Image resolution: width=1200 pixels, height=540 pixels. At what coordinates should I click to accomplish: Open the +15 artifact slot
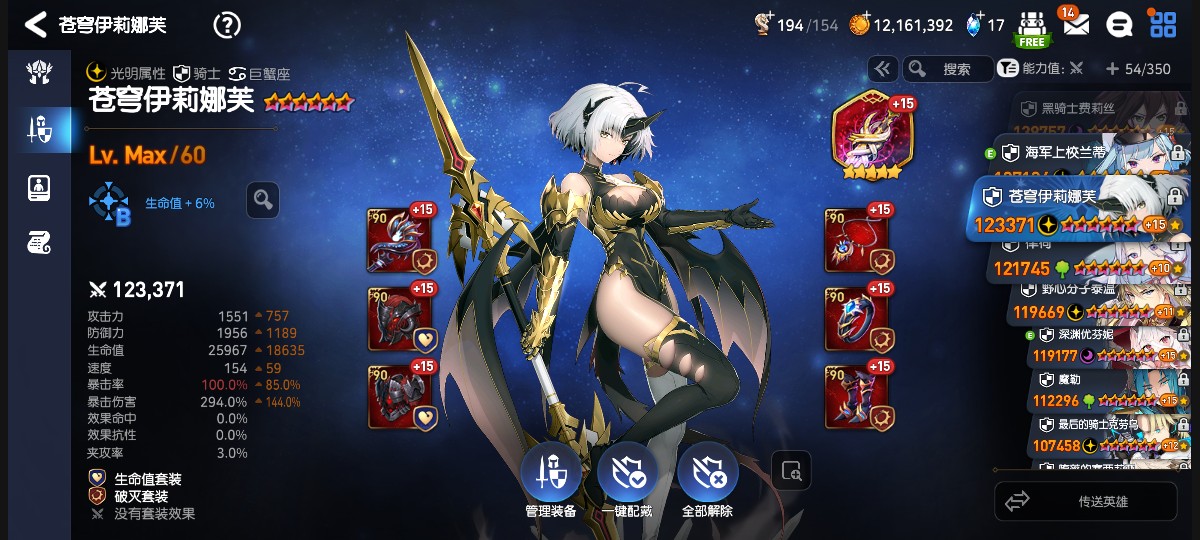[868, 135]
